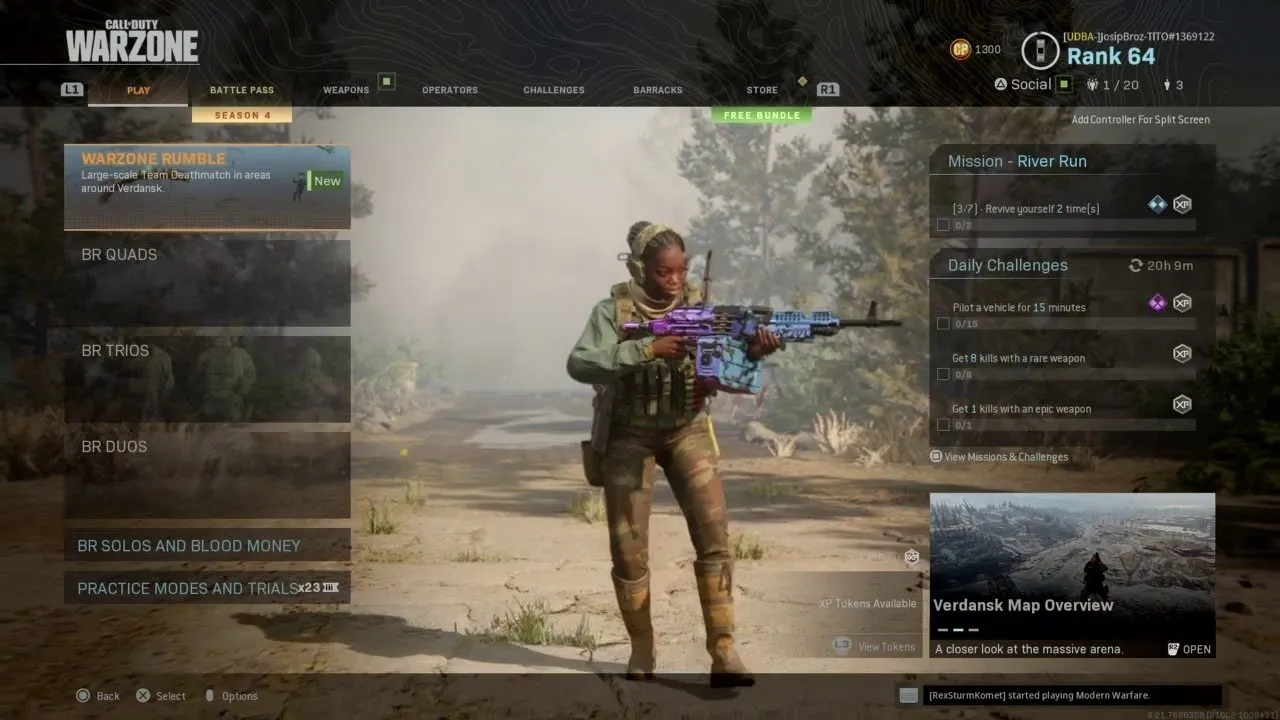View available XP tokens
This screenshot has width=1280, height=720.
(x=885, y=647)
